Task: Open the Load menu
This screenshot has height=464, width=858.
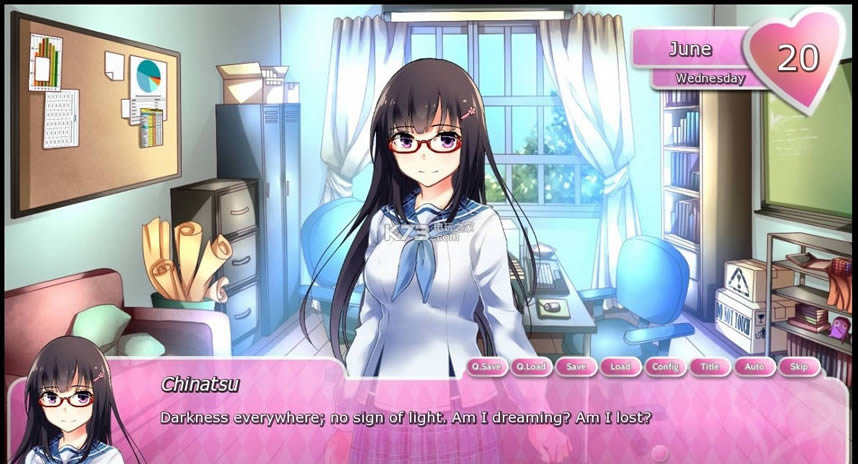Action: (x=620, y=367)
